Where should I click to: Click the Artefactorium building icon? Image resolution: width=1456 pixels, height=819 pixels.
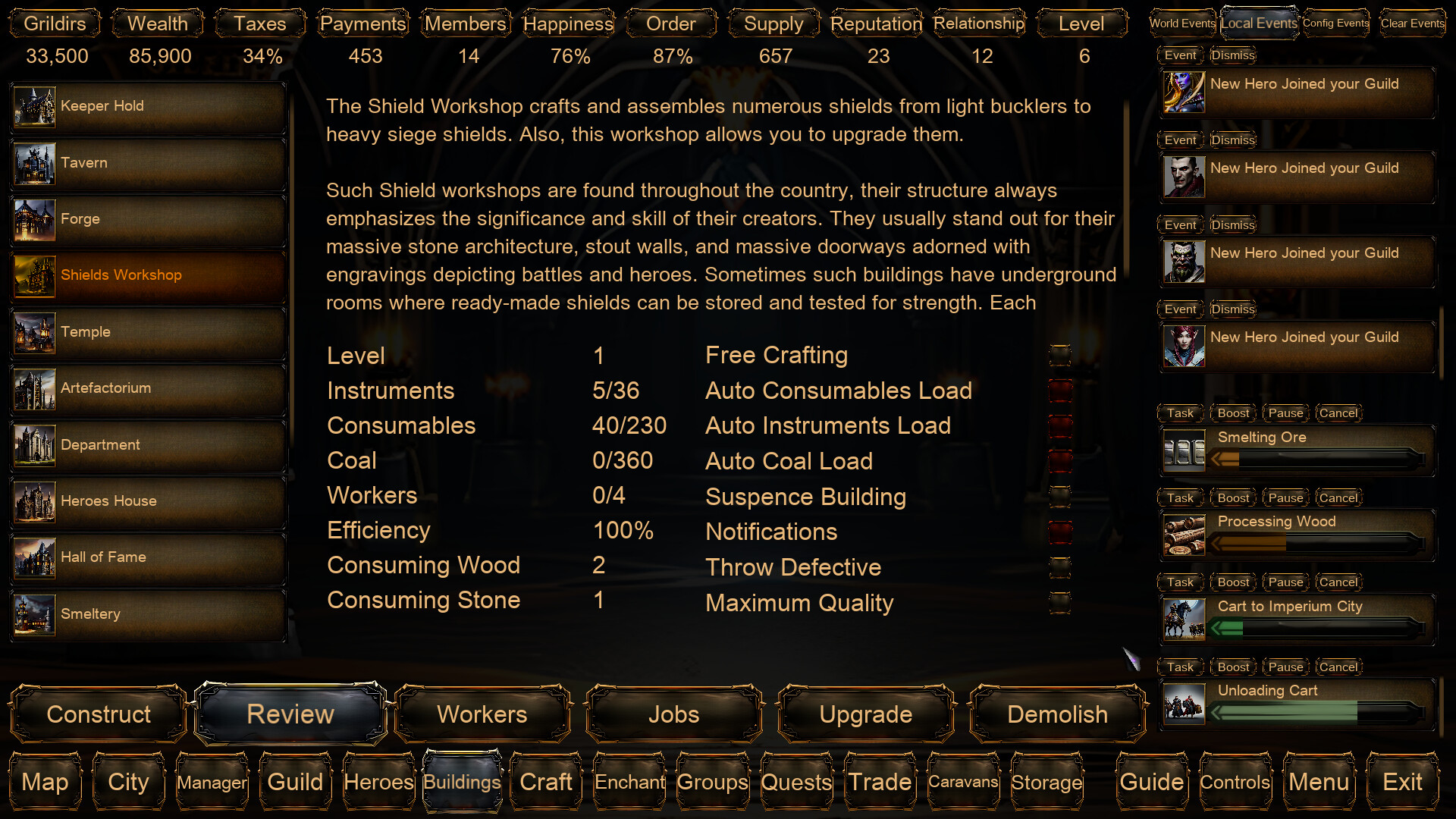[x=33, y=389]
